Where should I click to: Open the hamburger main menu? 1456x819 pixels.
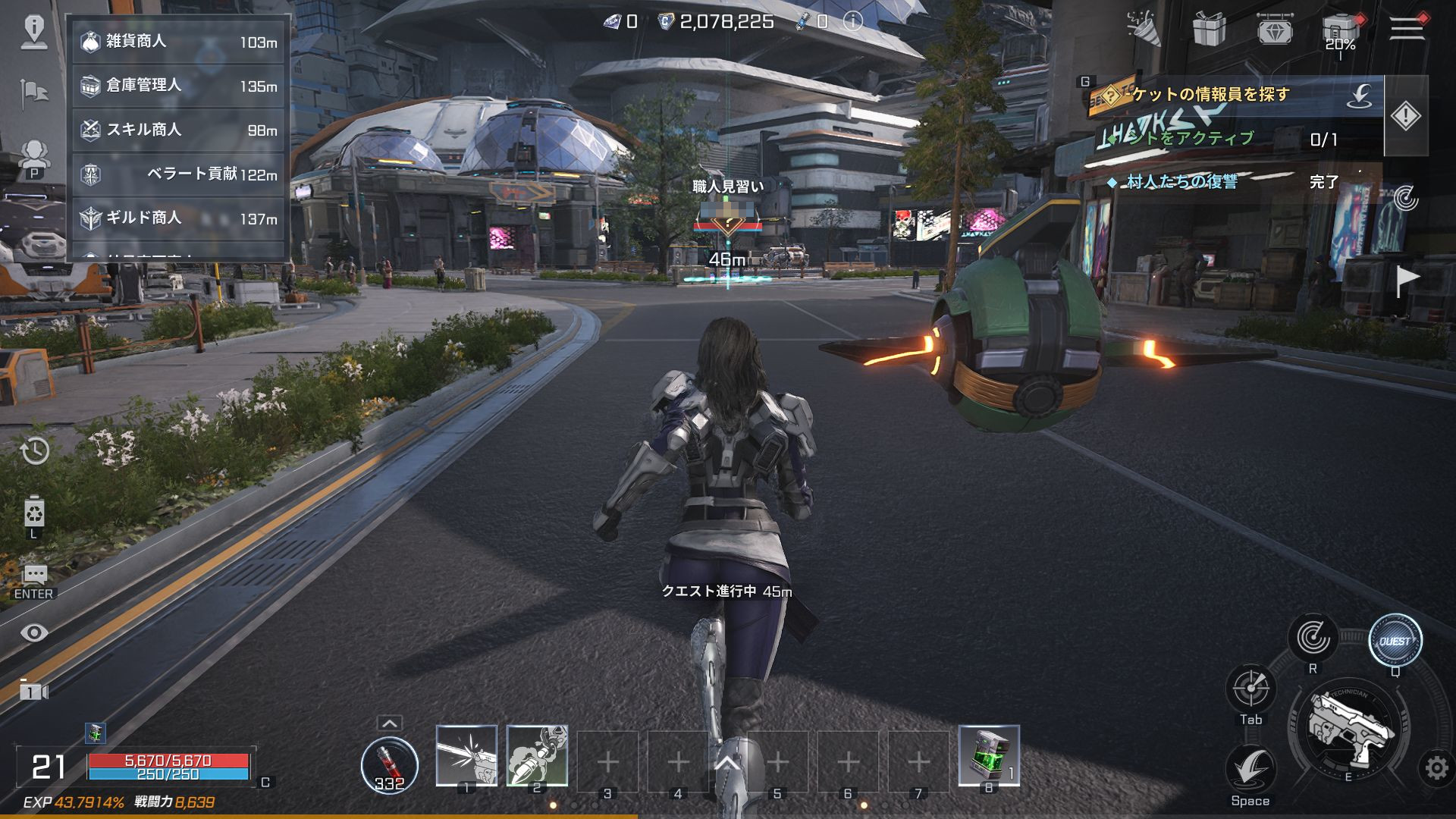(1406, 27)
